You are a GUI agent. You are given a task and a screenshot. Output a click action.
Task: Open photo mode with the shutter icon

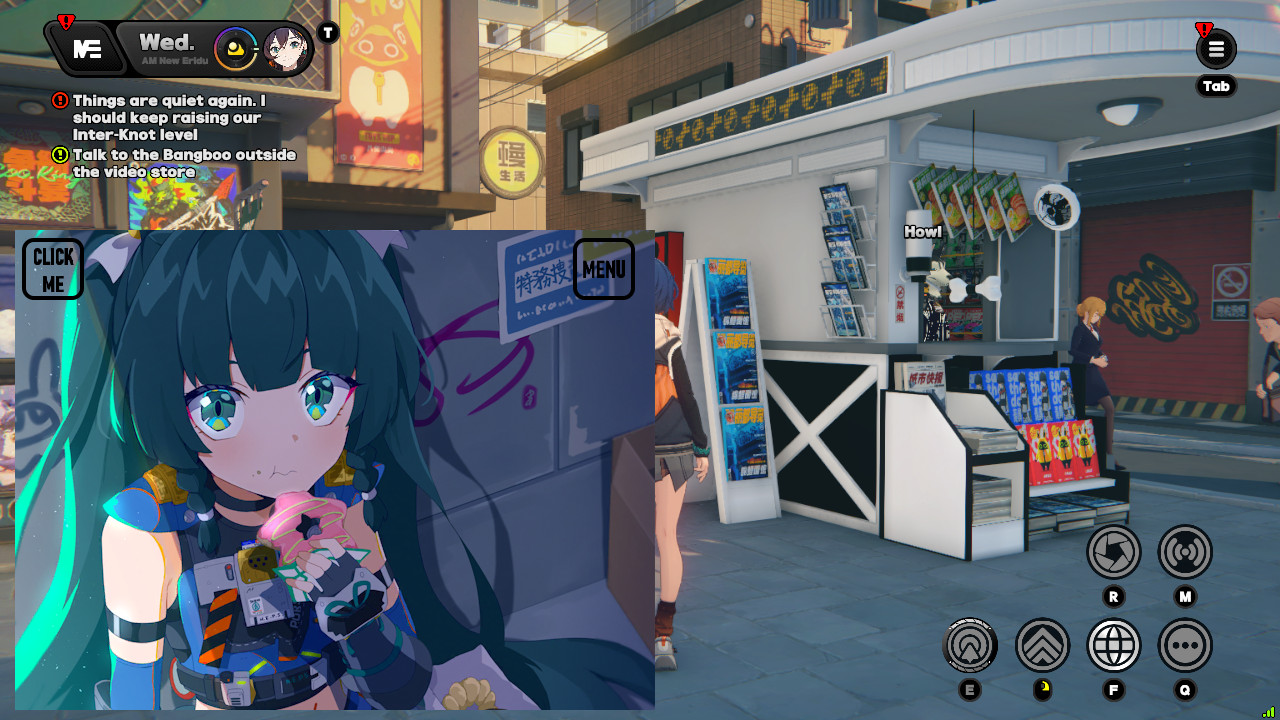[x=1113, y=552]
